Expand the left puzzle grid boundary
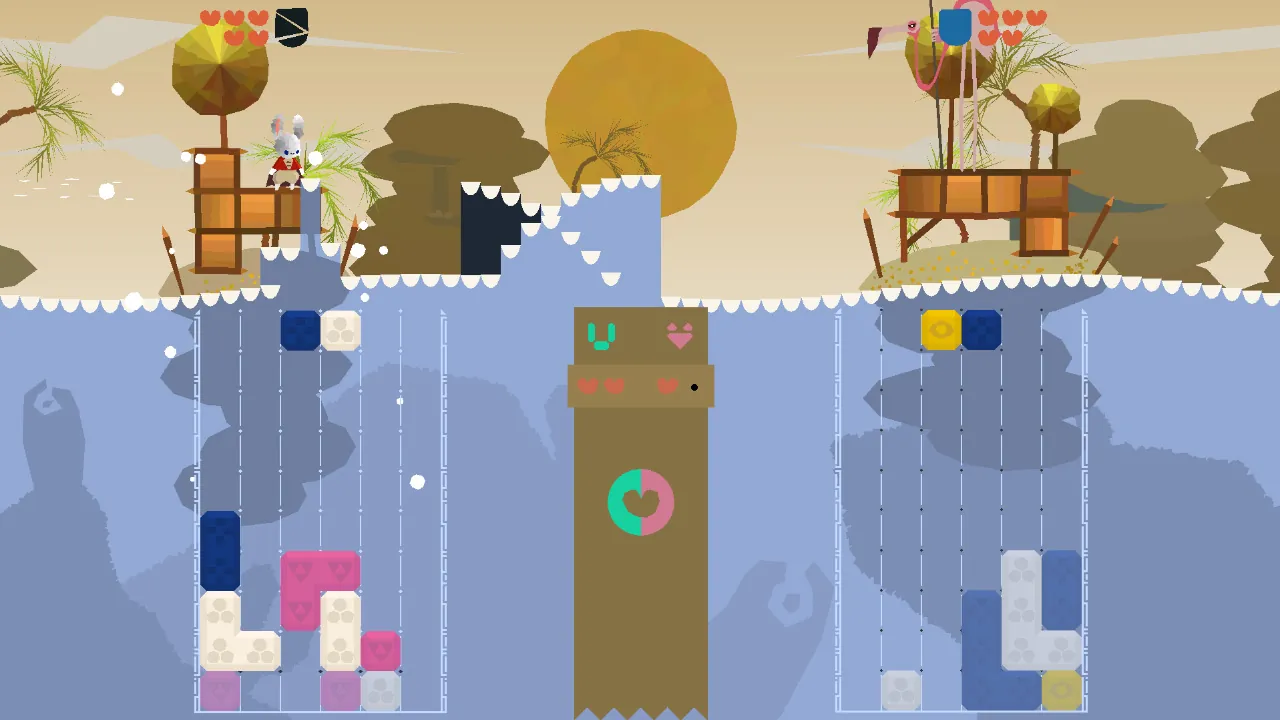Image resolution: width=1280 pixels, height=720 pixels. (196, 500)
